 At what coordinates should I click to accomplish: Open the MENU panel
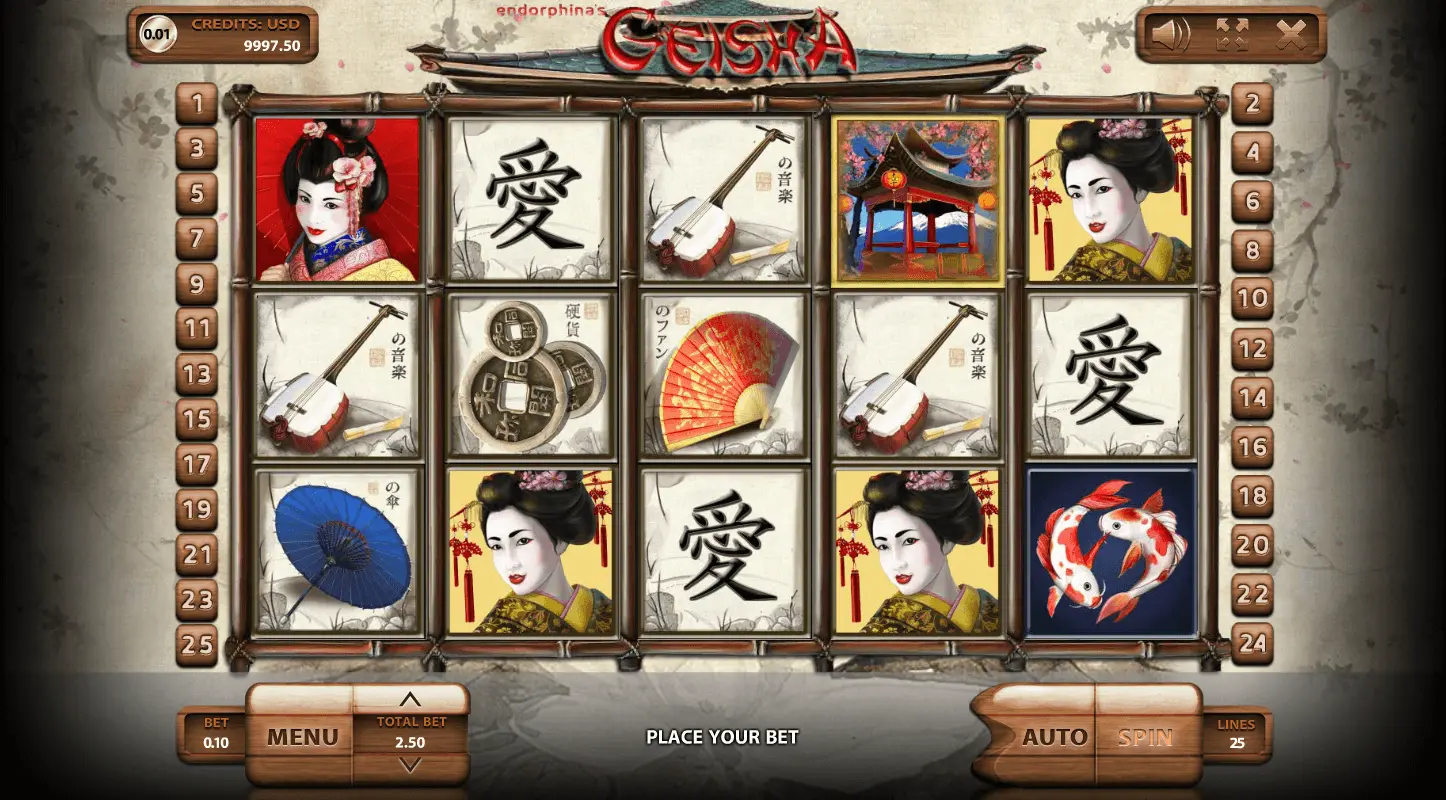pyautogui.click(x=302, y=738)
